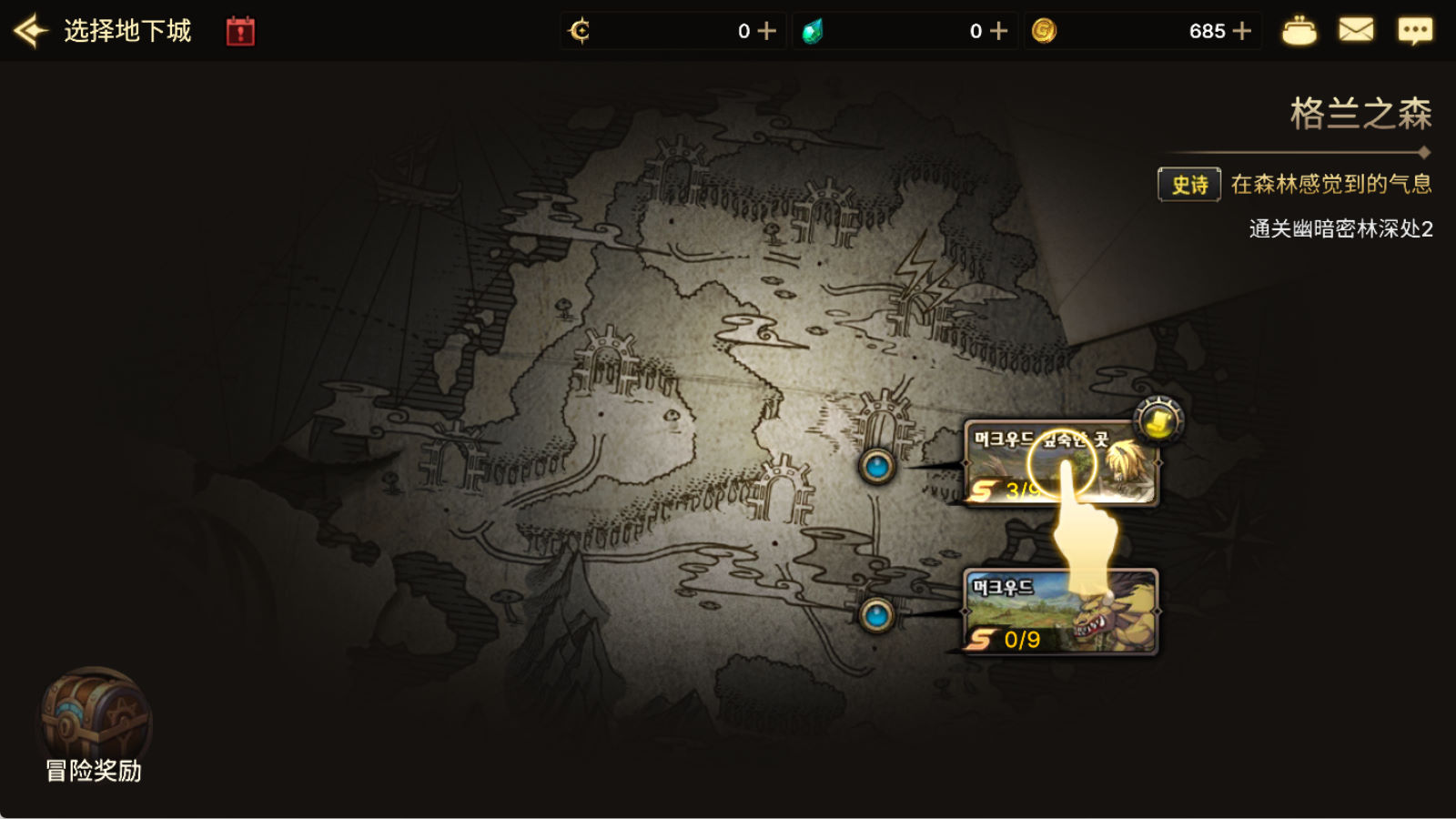Go back using the arrow button

click(31, 31)
